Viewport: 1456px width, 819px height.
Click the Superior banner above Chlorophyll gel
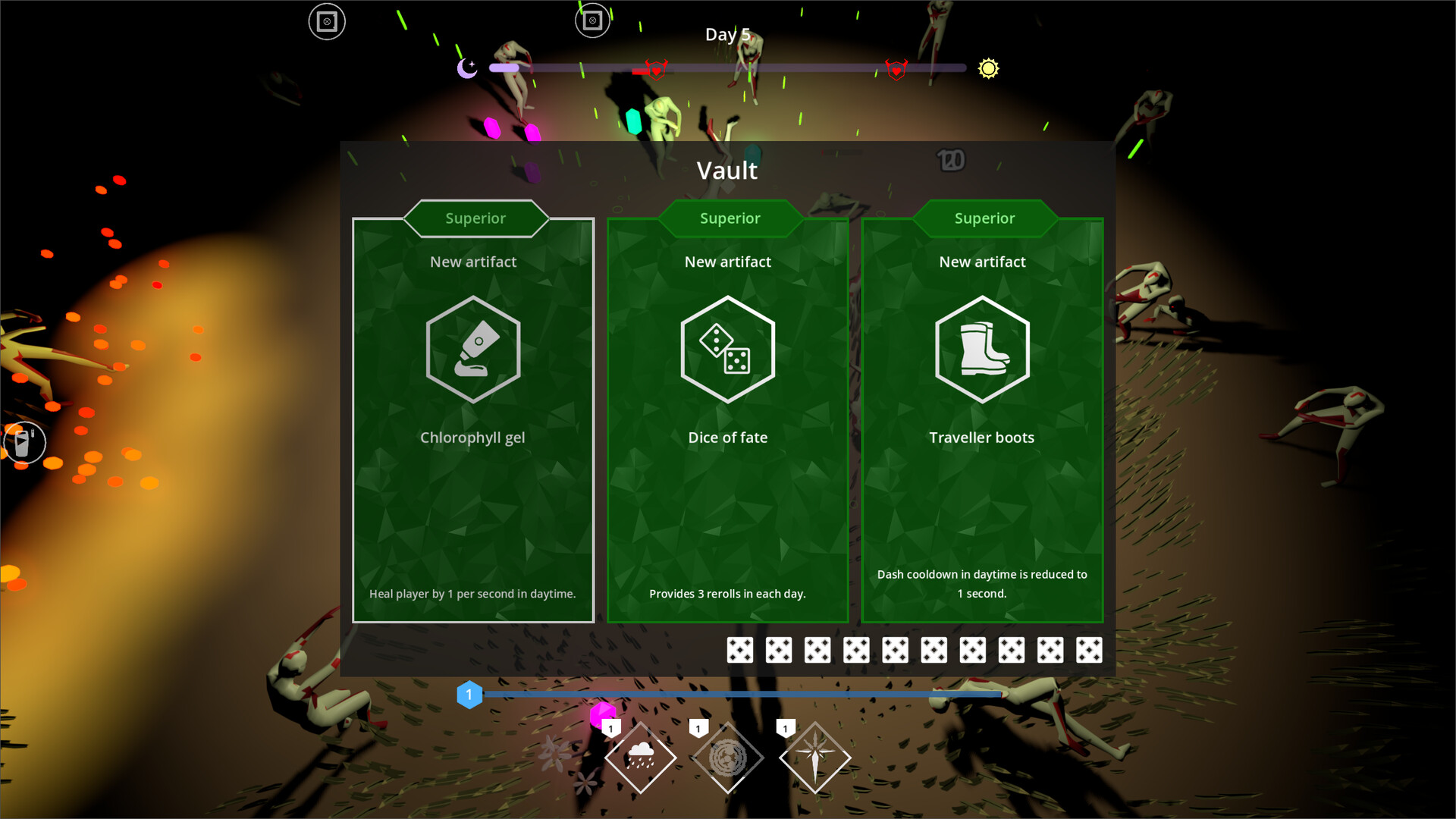[x=475, y=218]
